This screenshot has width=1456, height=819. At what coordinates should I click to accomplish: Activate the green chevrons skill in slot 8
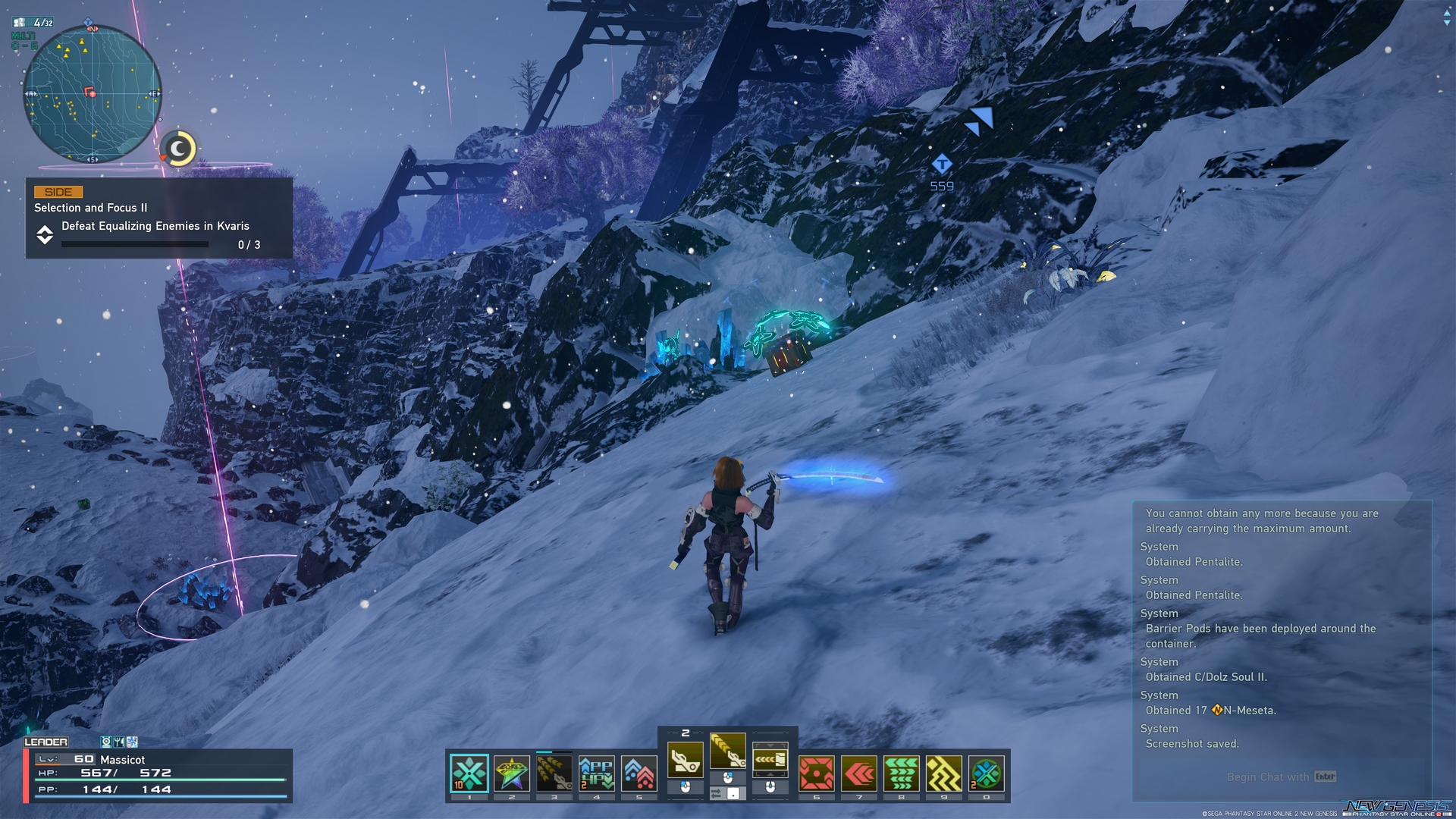(900, 774)
